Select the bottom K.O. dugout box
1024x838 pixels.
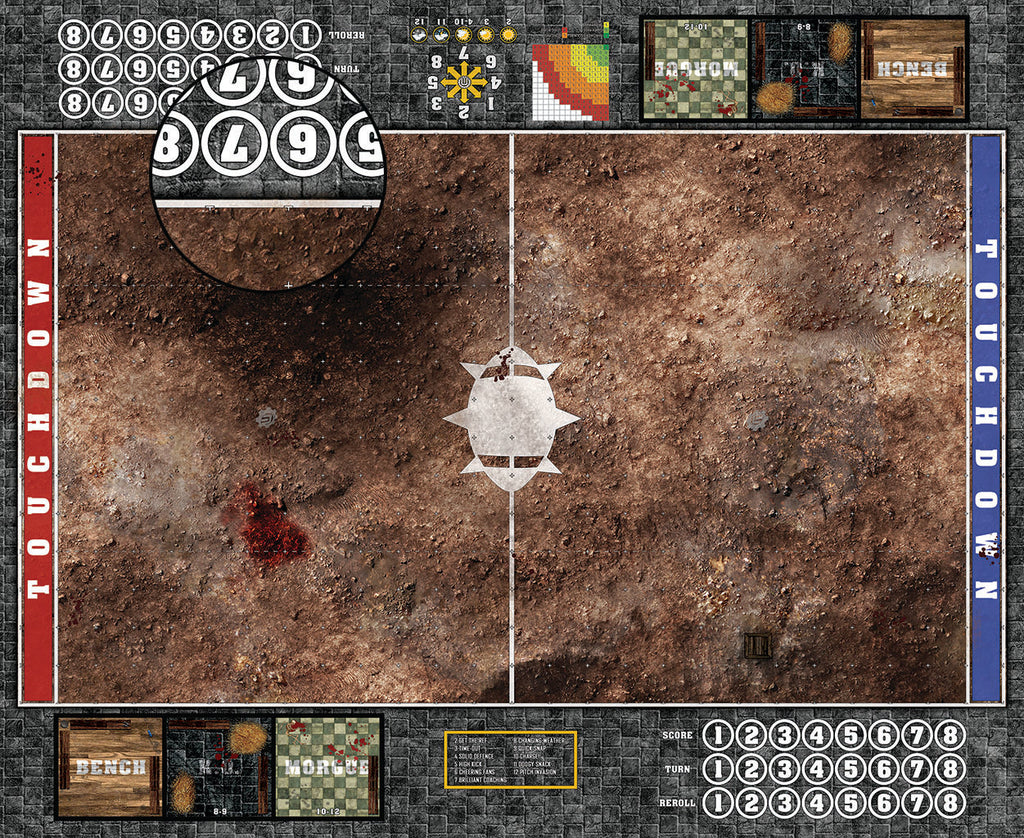[218, 766]
